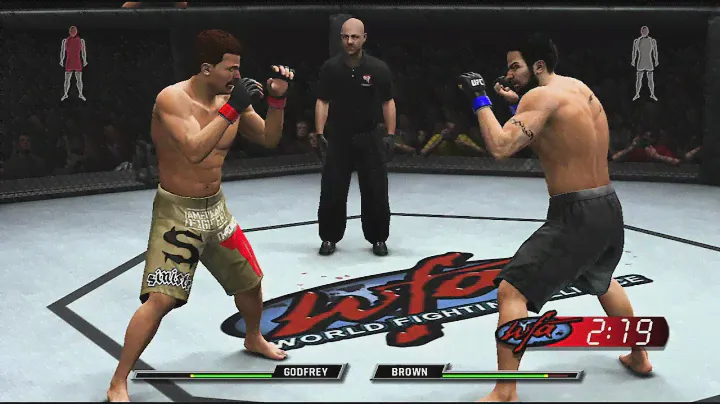Screen dimensions: 720x404
Task: Click the red fighter damage silhouette
Action: tap(73, 62)
